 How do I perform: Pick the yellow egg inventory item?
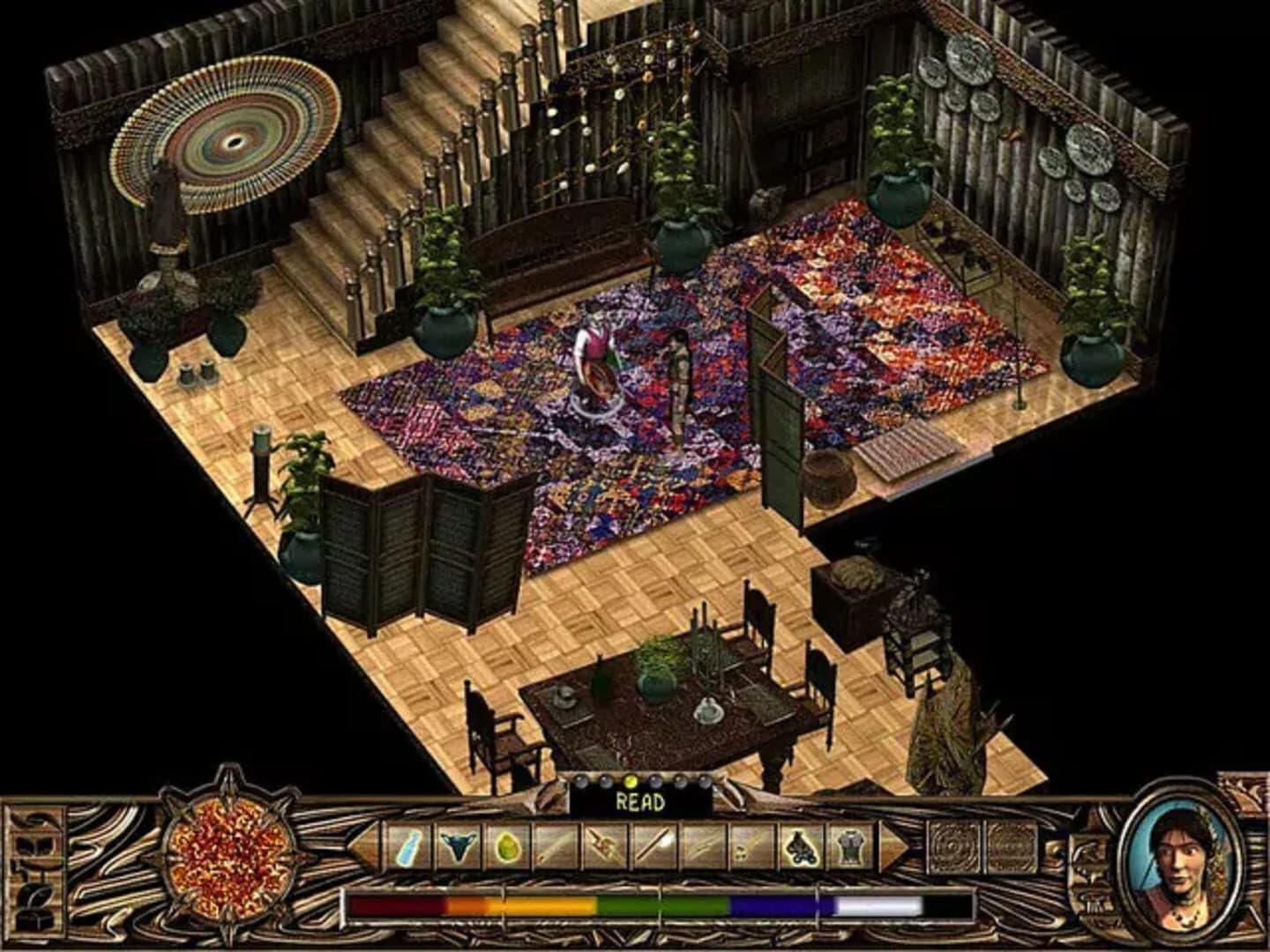[x=509, y=846]
